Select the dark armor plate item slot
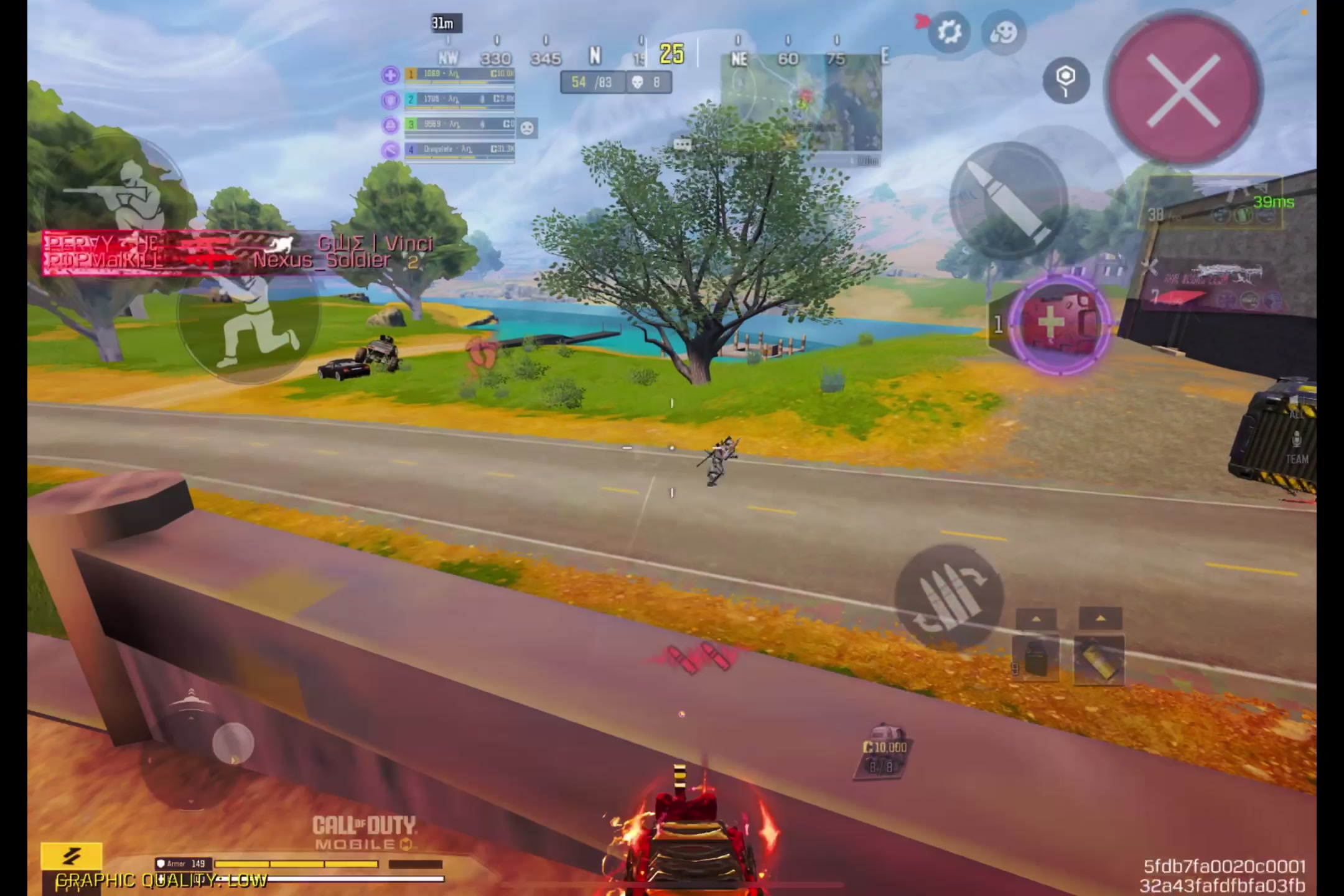 pyautogui.click(x=1037, y=659)
